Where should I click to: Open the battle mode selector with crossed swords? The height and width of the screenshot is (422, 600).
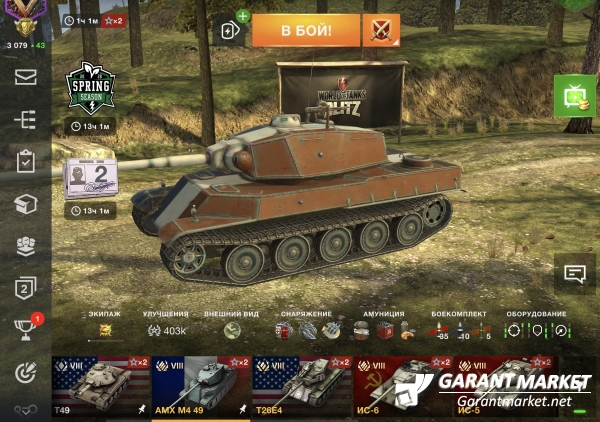point(381,30)
